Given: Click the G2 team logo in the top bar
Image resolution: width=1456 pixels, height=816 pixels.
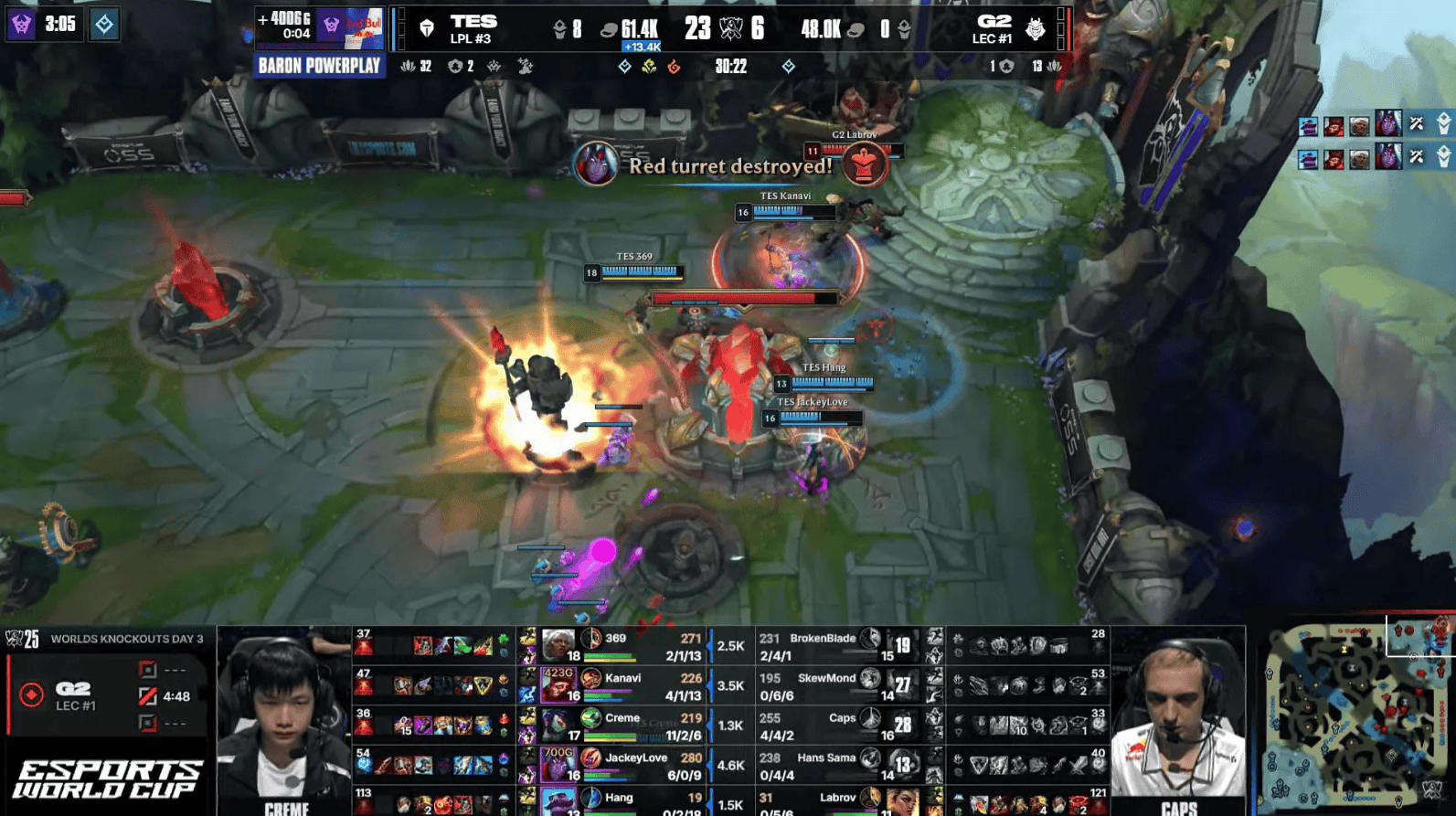Looking at the screenshot, I should pos(1035,29).
